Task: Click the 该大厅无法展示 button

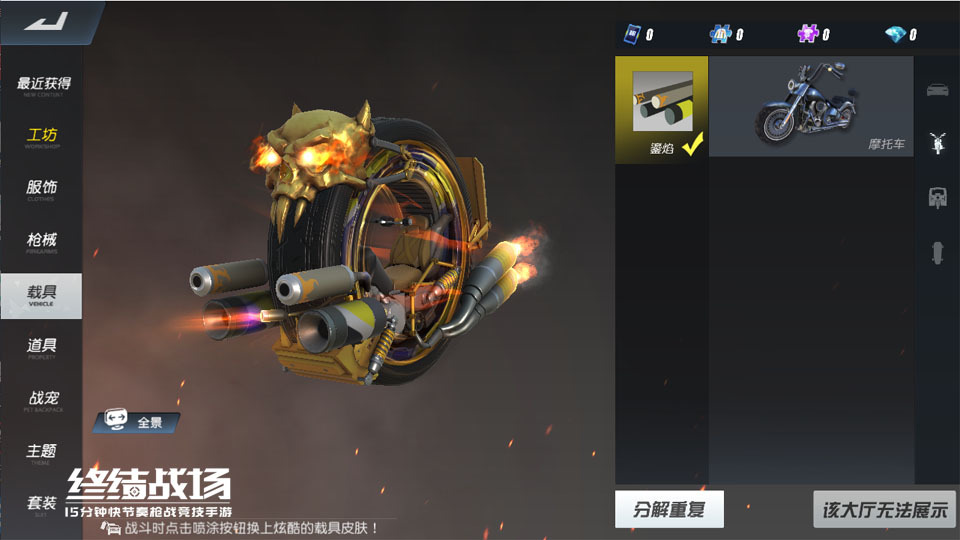Action: point(884,509)
